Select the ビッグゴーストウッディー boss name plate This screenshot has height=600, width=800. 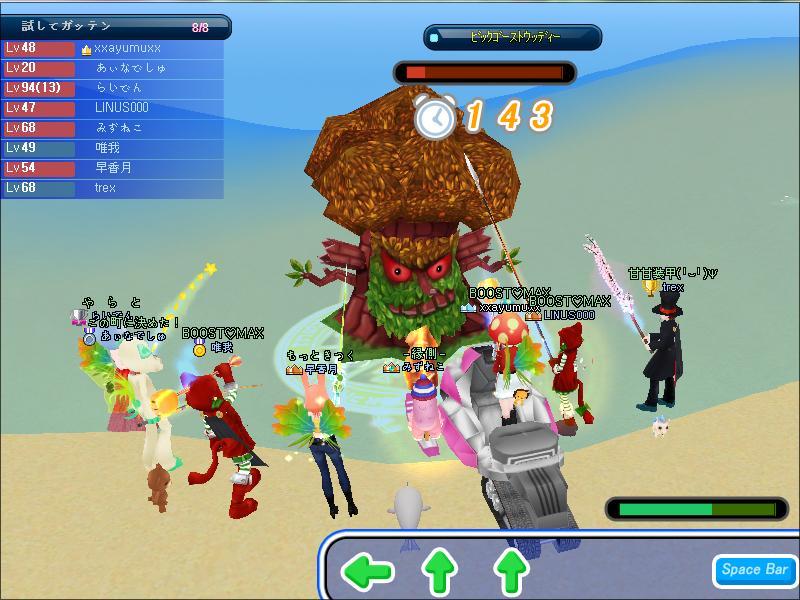coord(513,37)
